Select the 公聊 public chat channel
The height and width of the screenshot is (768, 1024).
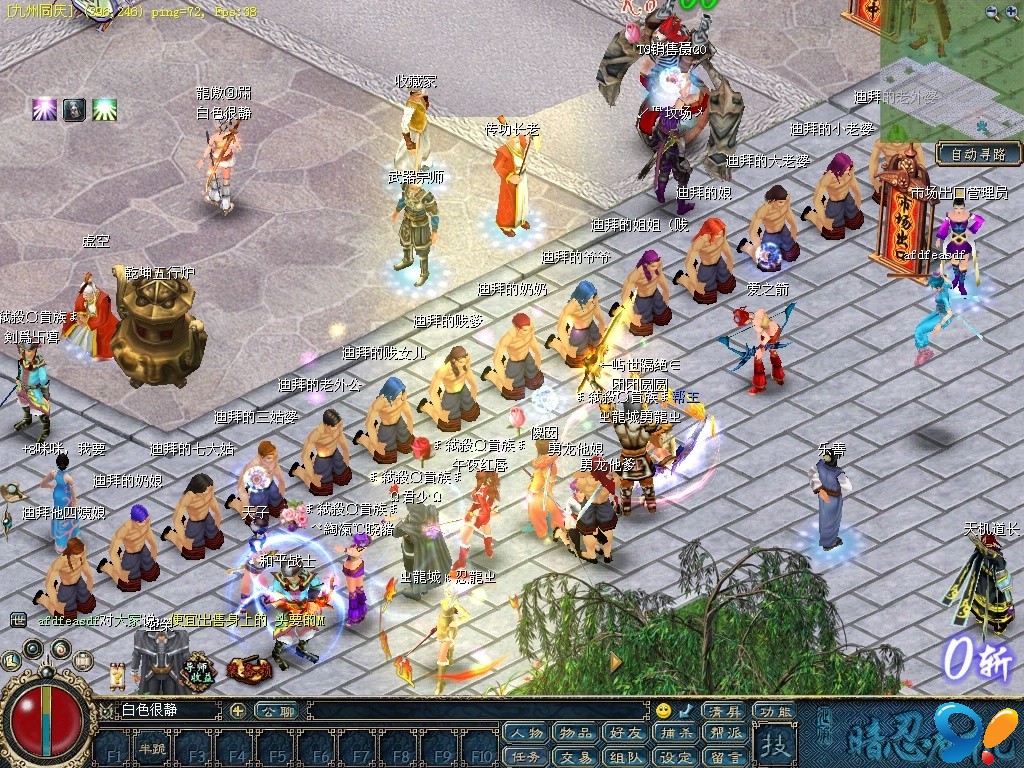(274, 711)
